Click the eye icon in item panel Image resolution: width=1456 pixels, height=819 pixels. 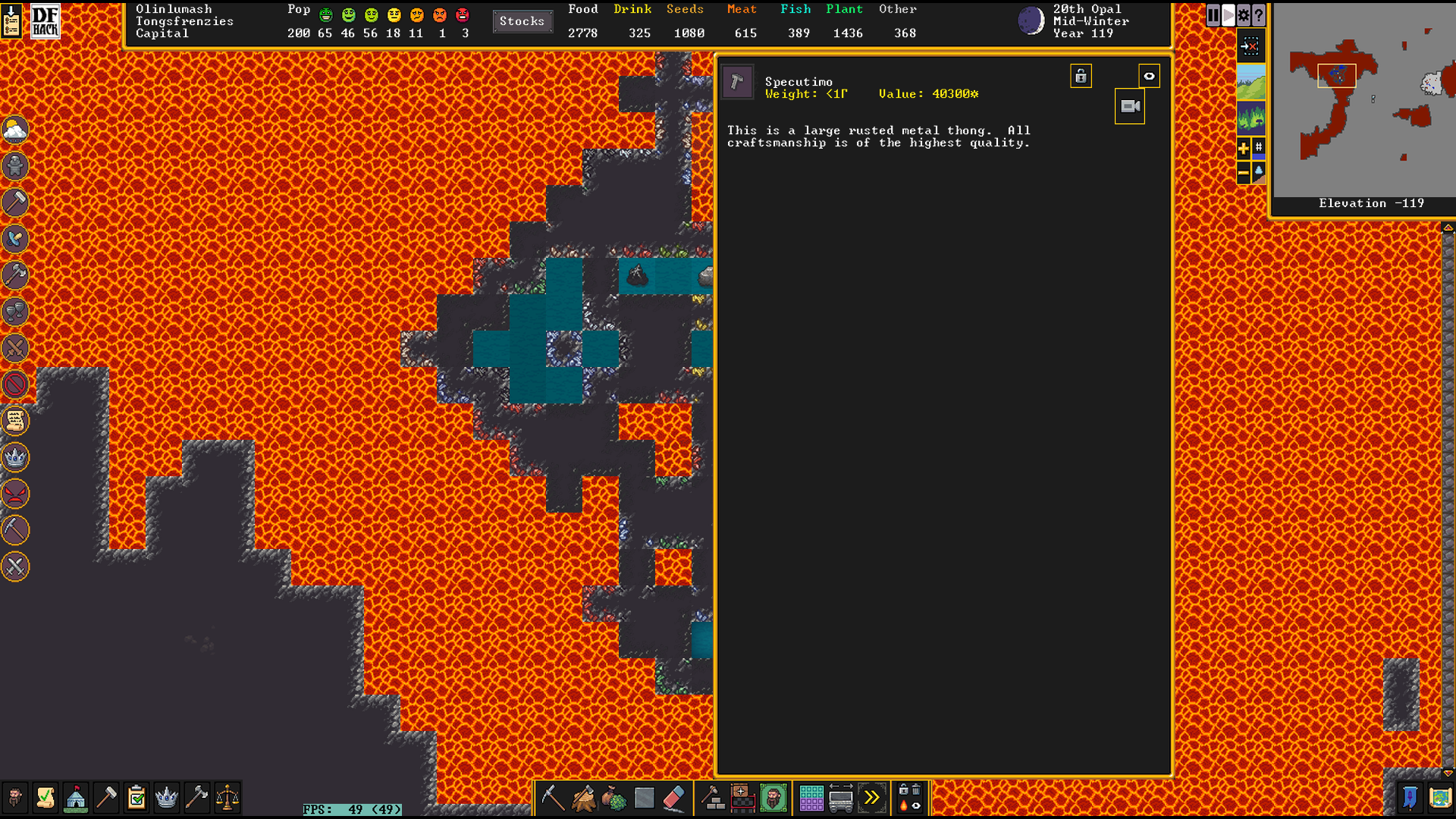1149,77
